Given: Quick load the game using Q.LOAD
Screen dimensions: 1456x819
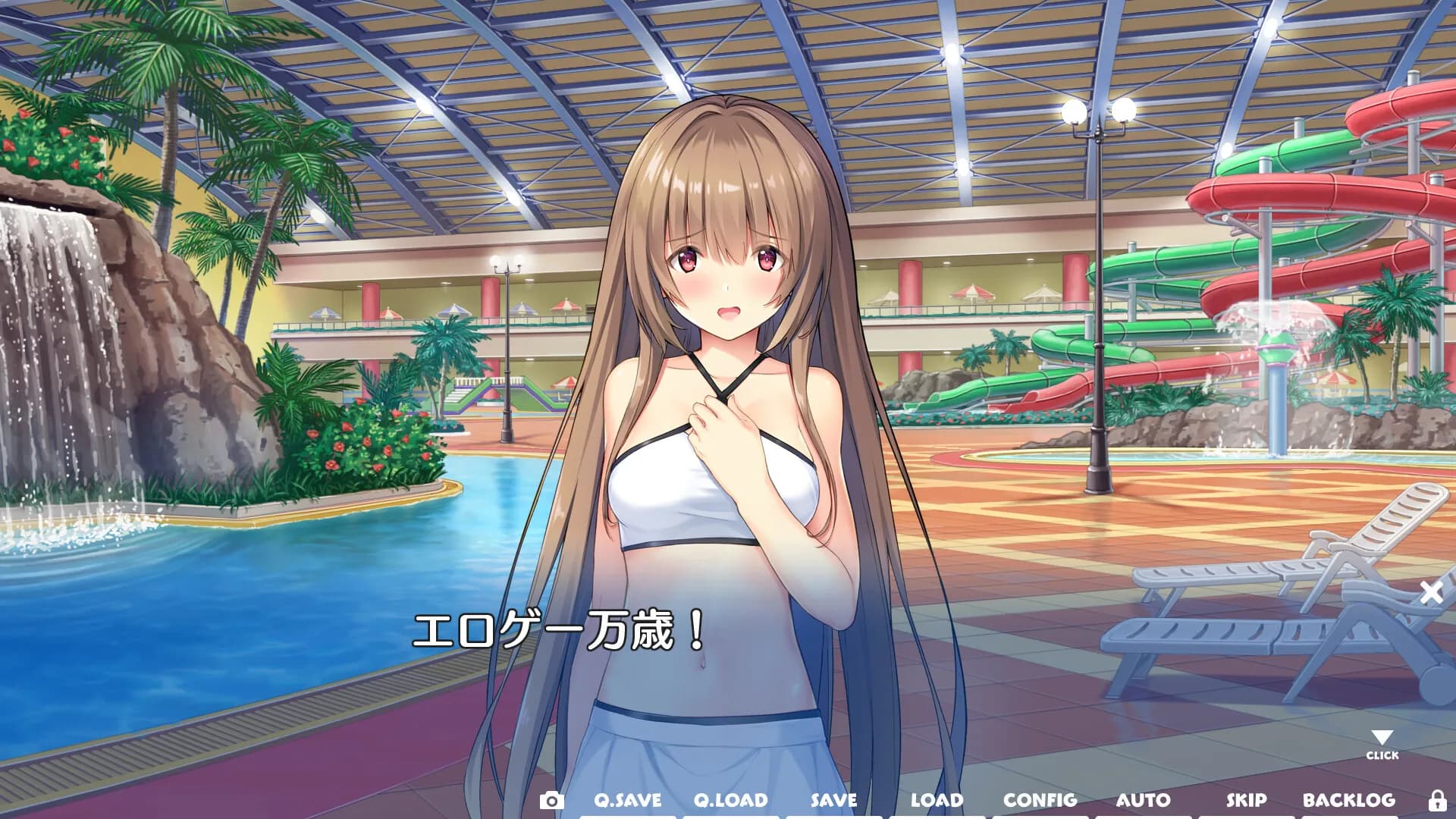Looking at the screenshot, I should pyautogui.click(x=732, y=799).
